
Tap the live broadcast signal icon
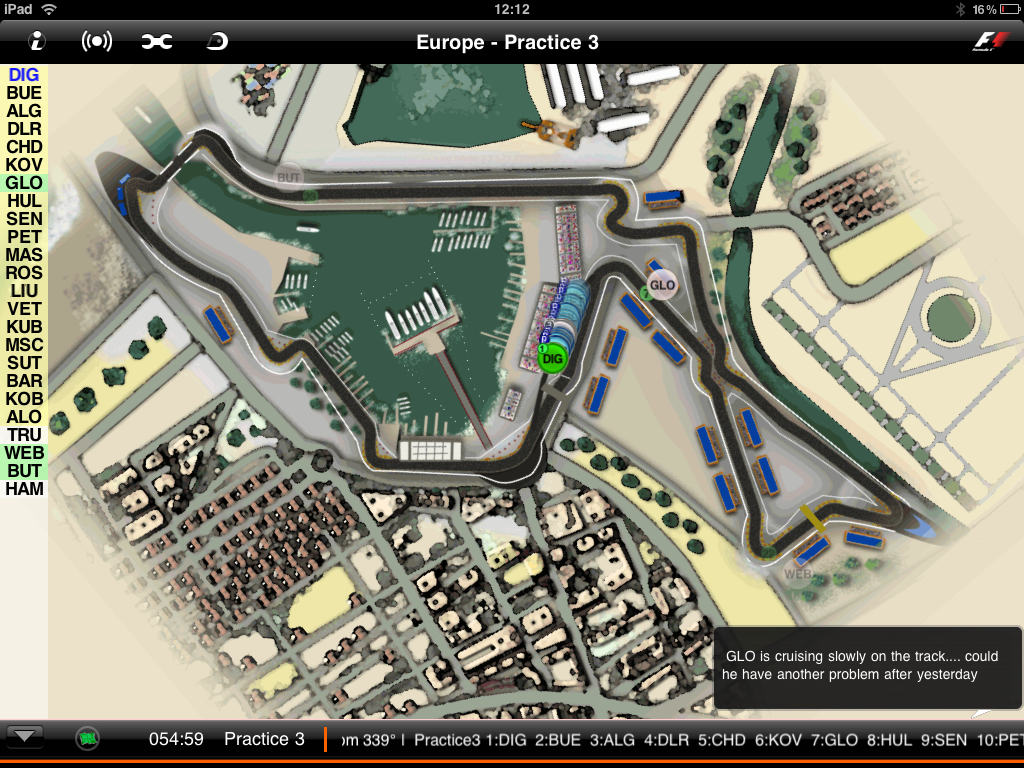click(96, 41)
